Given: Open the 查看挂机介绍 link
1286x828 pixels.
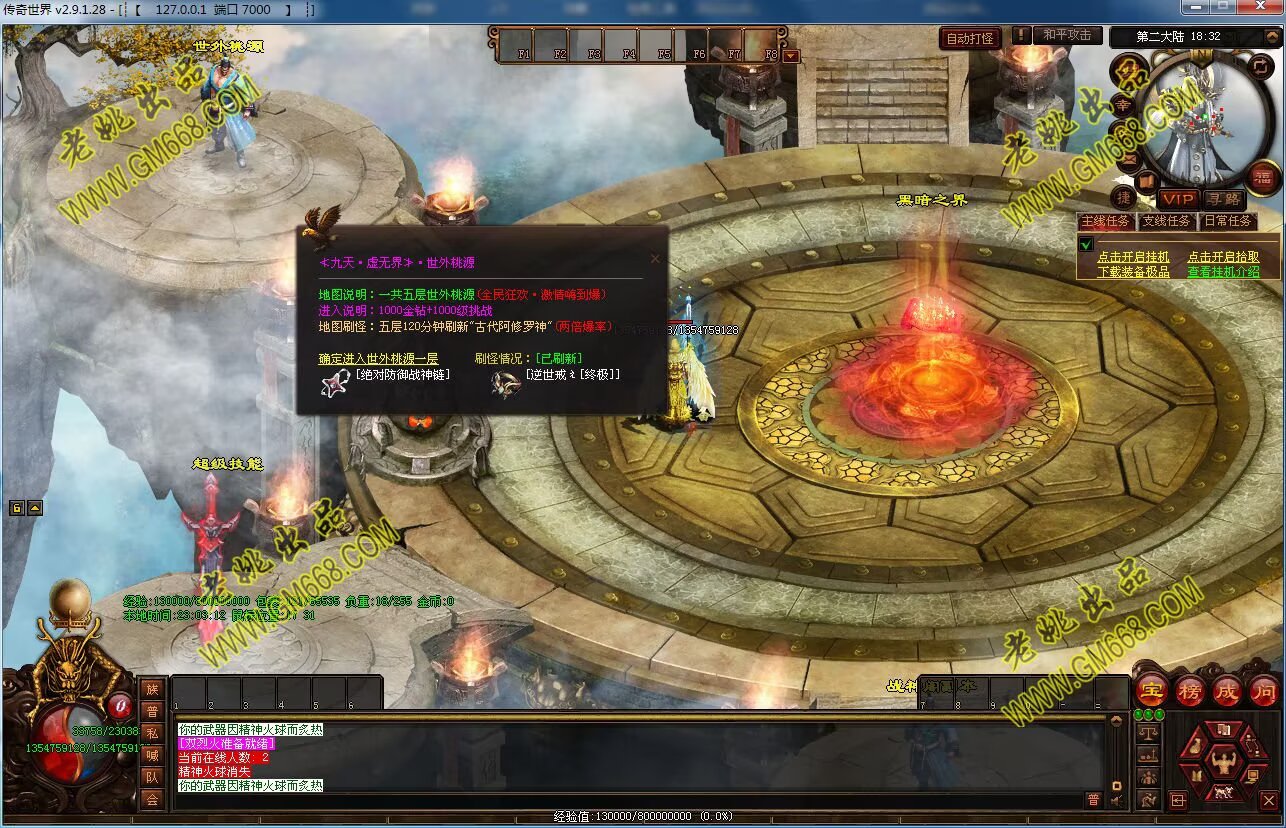Looking at the screenshot, I should tap(1223, 271).
